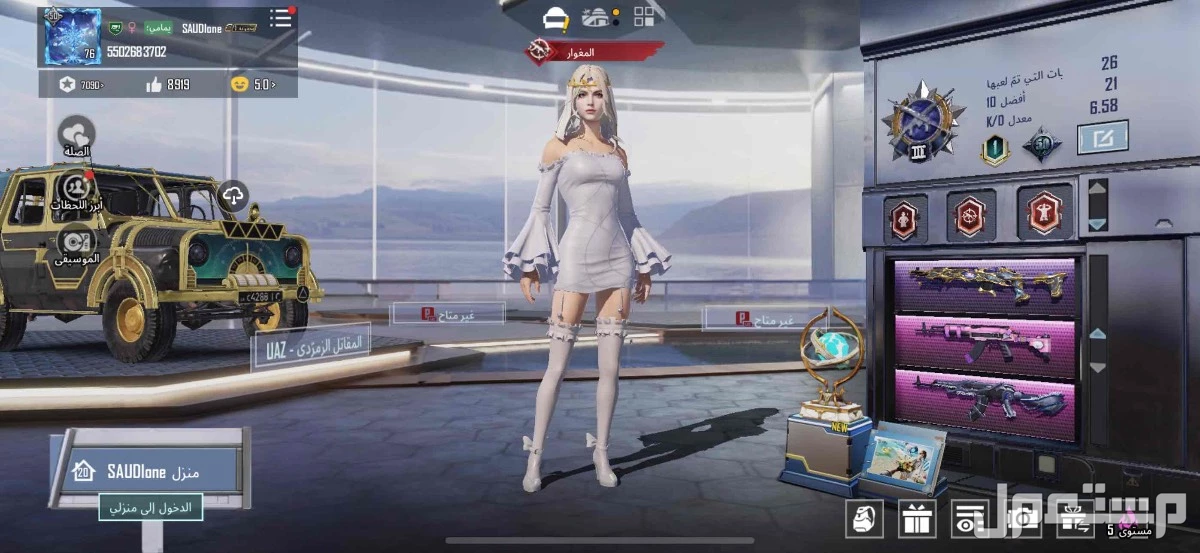The image size is (1200, 553).
Task: Tap the cloud download icon
Action: pyautogui.click(x=232, y=197)
